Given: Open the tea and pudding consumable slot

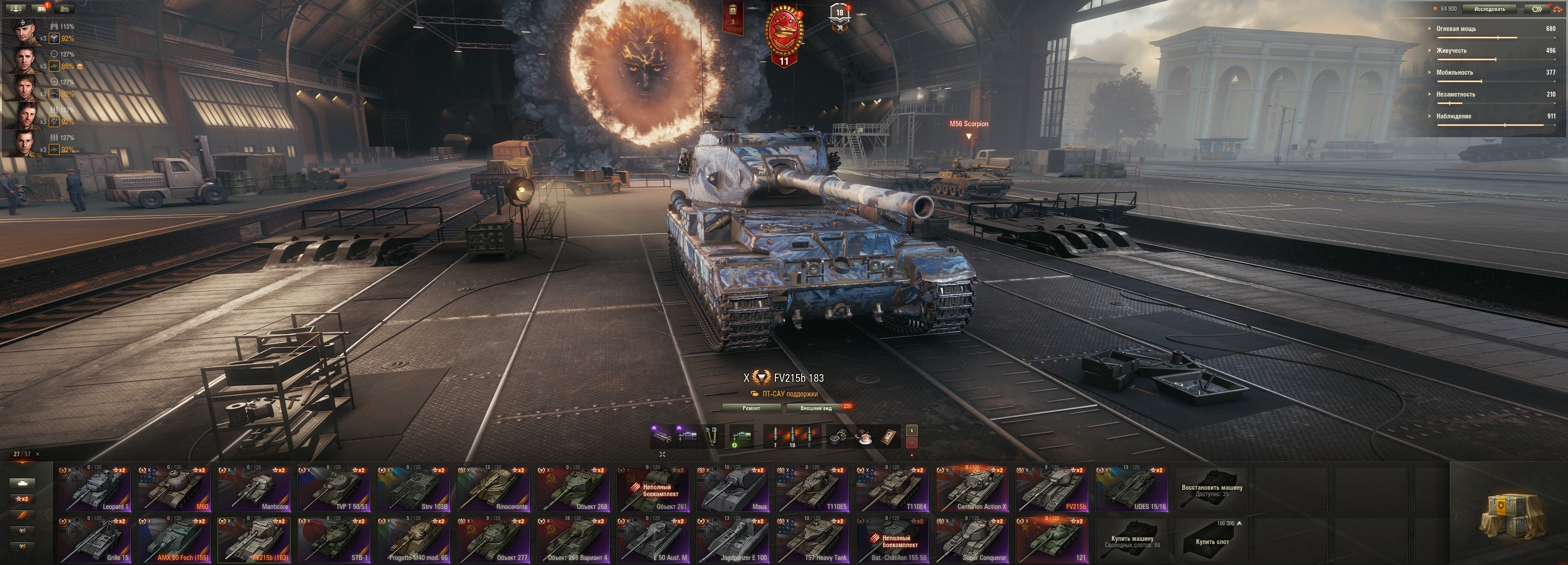Looking at the screenshot, I should (863, 437).
